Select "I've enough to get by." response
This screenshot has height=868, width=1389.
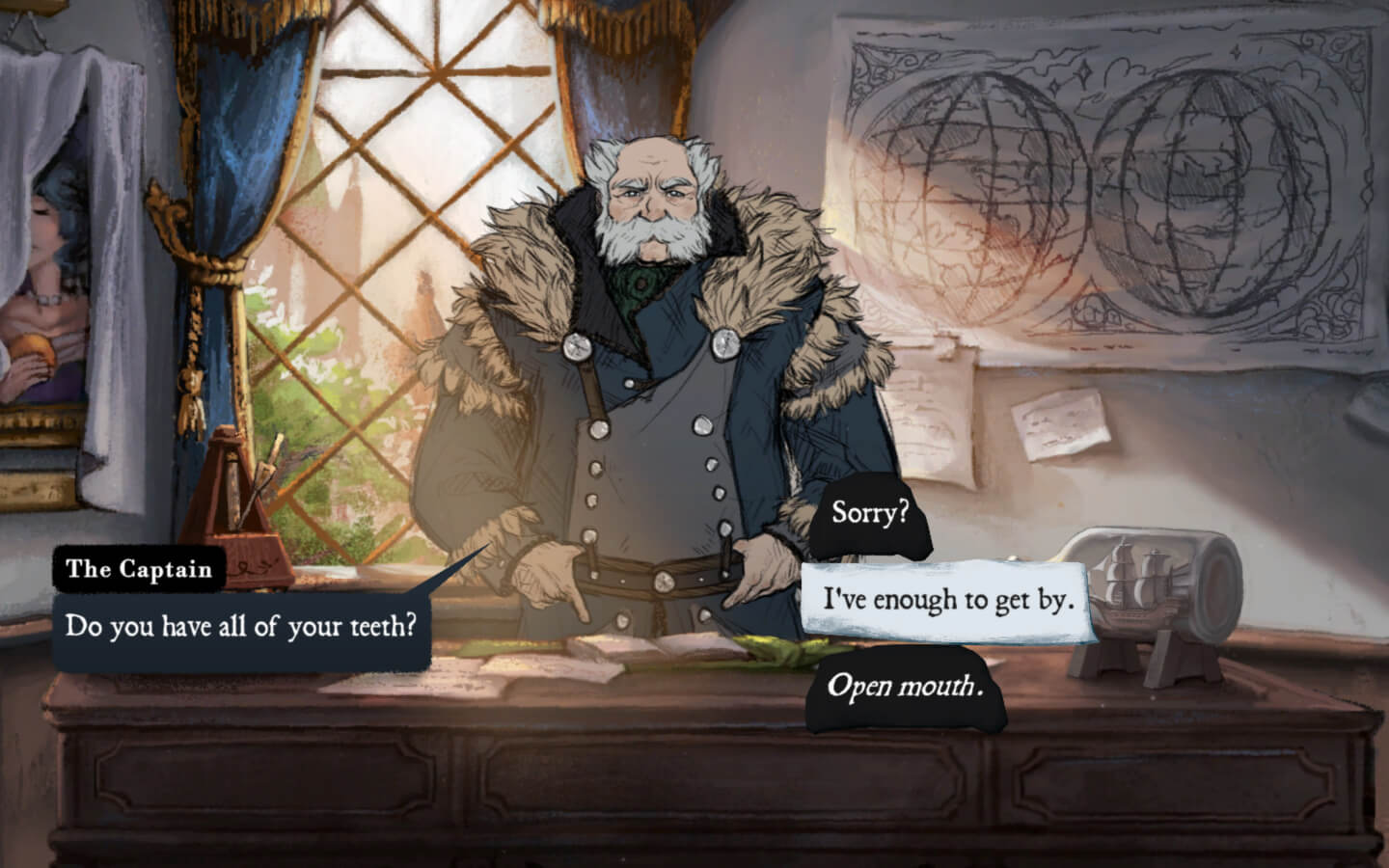tap(947, 600)
